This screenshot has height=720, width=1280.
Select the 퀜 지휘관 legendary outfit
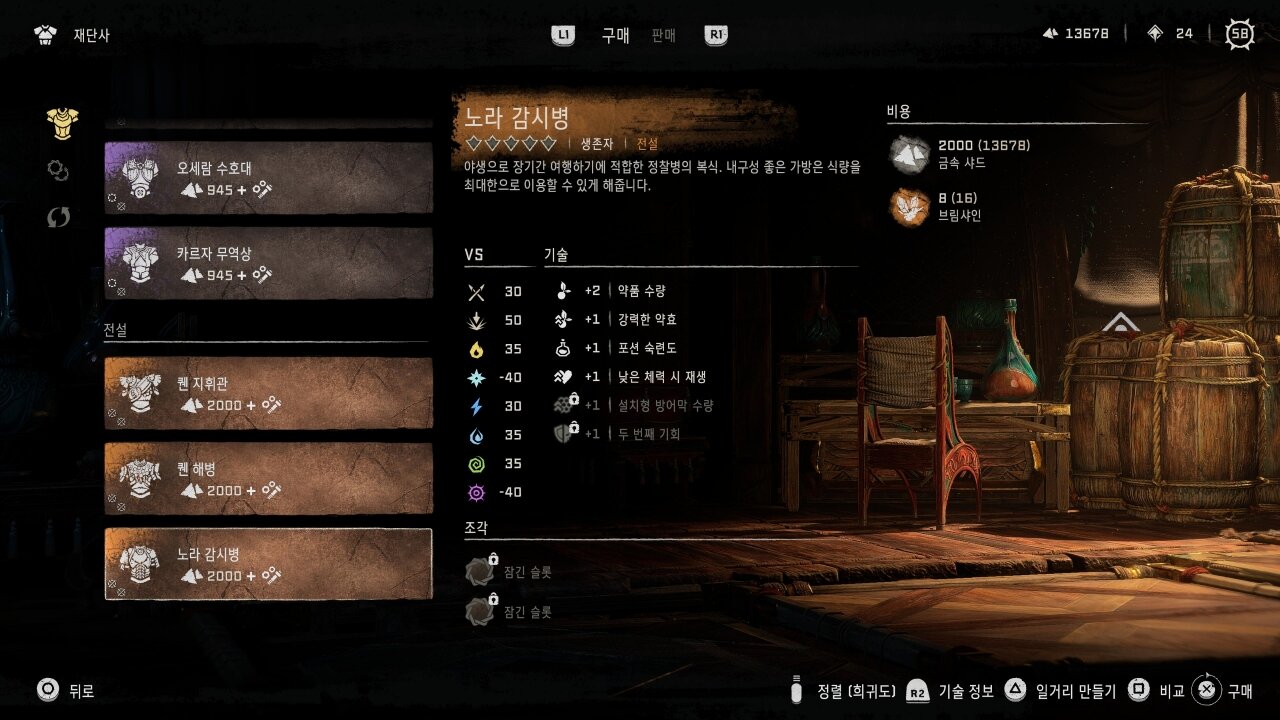(x=268, y=393)
